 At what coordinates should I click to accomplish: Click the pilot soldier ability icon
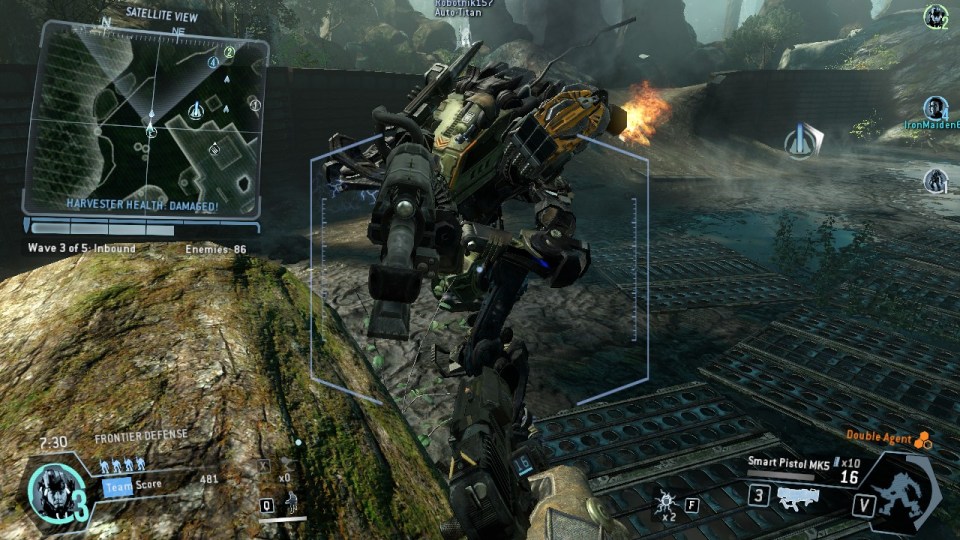291,500
